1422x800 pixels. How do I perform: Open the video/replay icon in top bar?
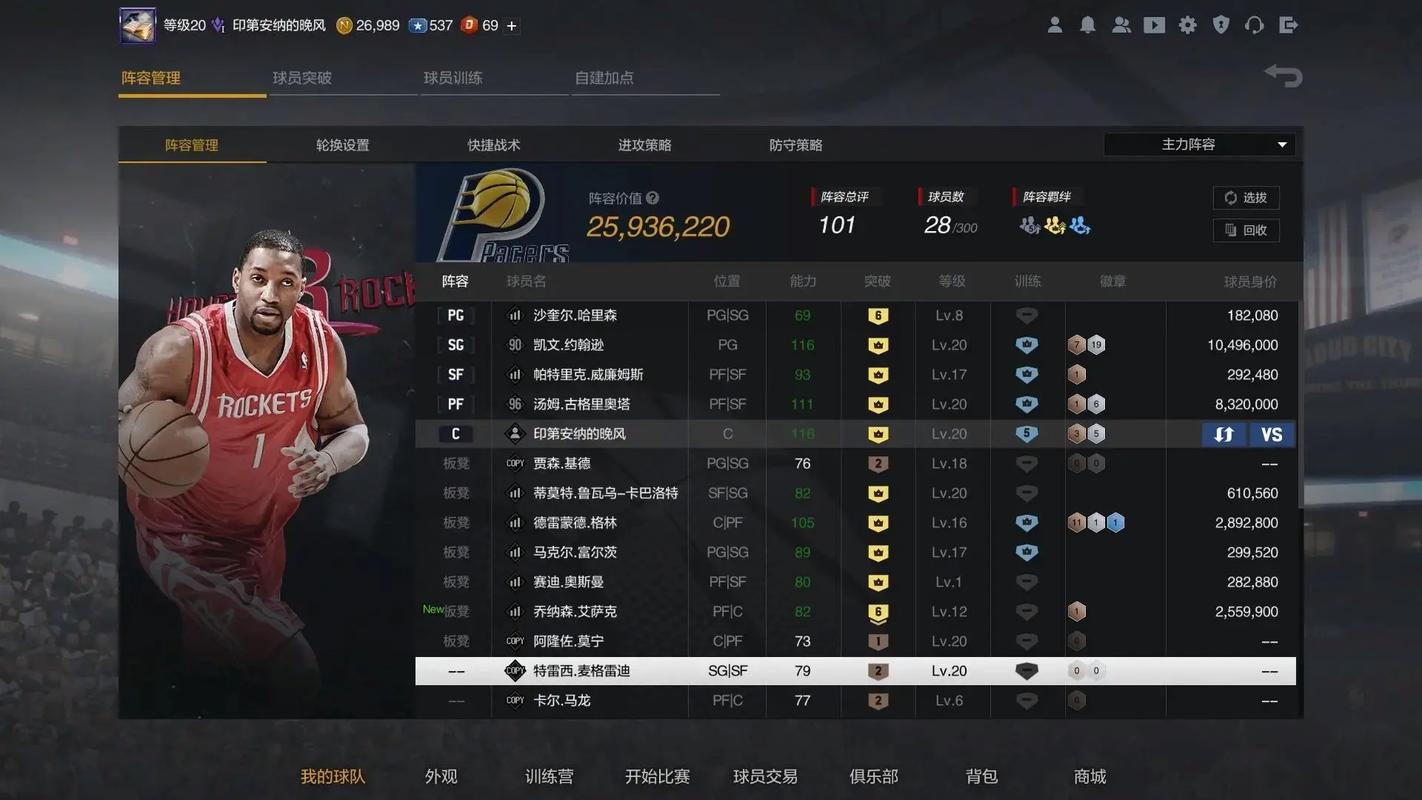(1154, 24)
